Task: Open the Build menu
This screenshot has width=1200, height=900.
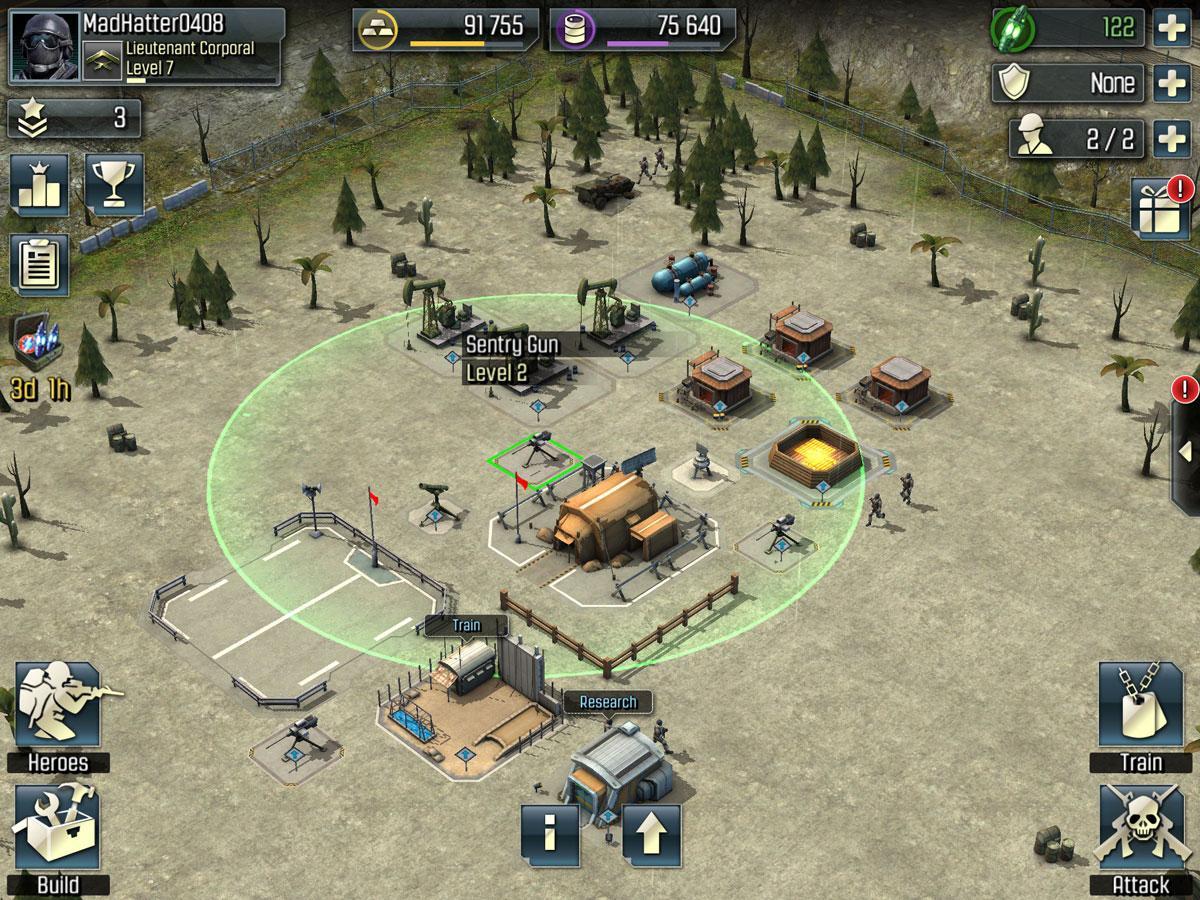Action: click(x=57, y=838)
